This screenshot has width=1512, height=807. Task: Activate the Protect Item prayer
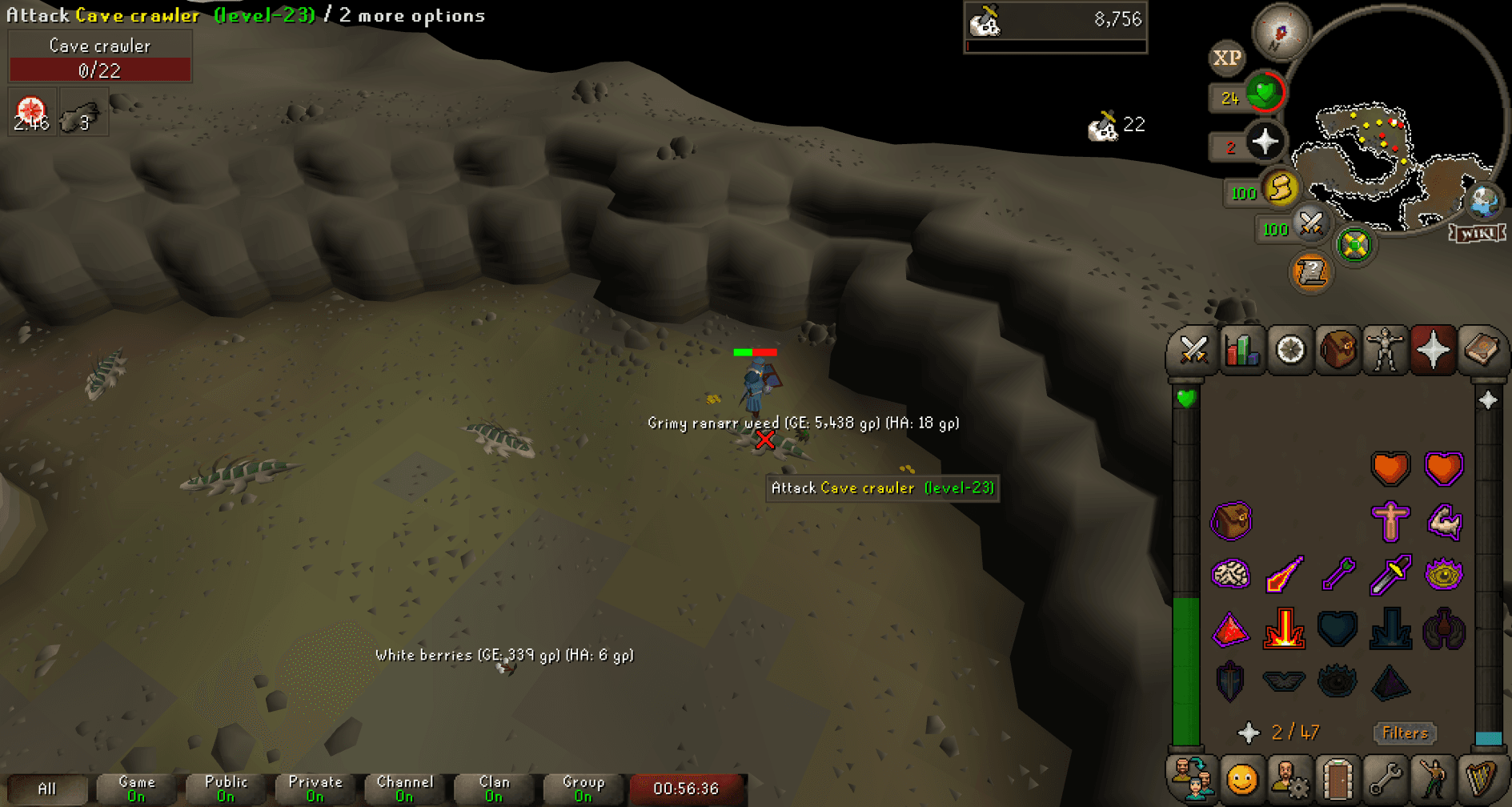point(1233,520)
